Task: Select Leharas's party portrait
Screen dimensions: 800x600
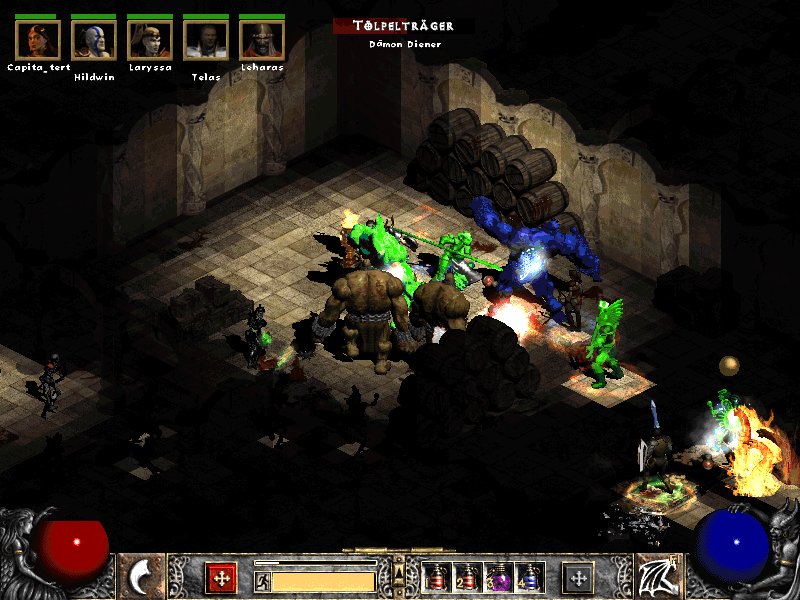Action: coord(262,40)
